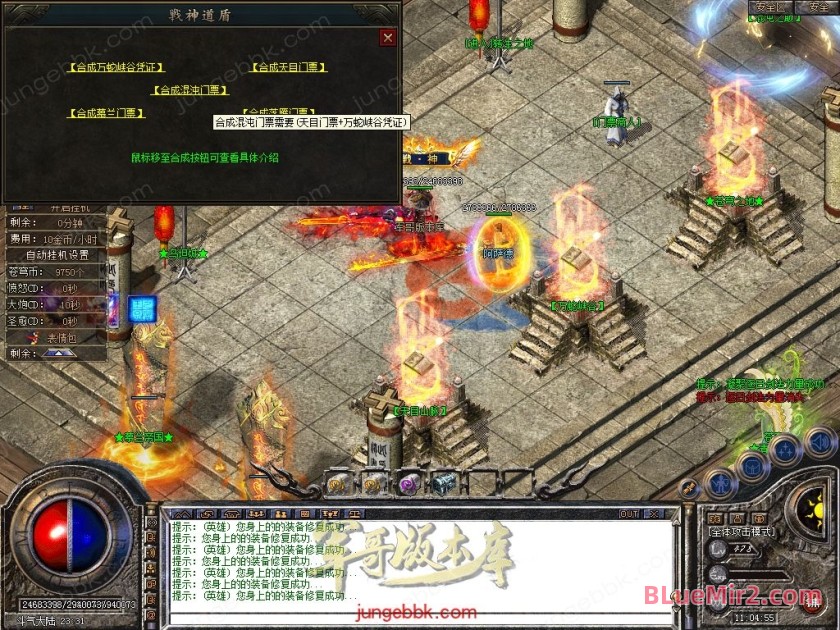This screenshot has height=630, width=840.
Task: Open 自动挂机设置 auto-play settings
Action: coord(56,255)
